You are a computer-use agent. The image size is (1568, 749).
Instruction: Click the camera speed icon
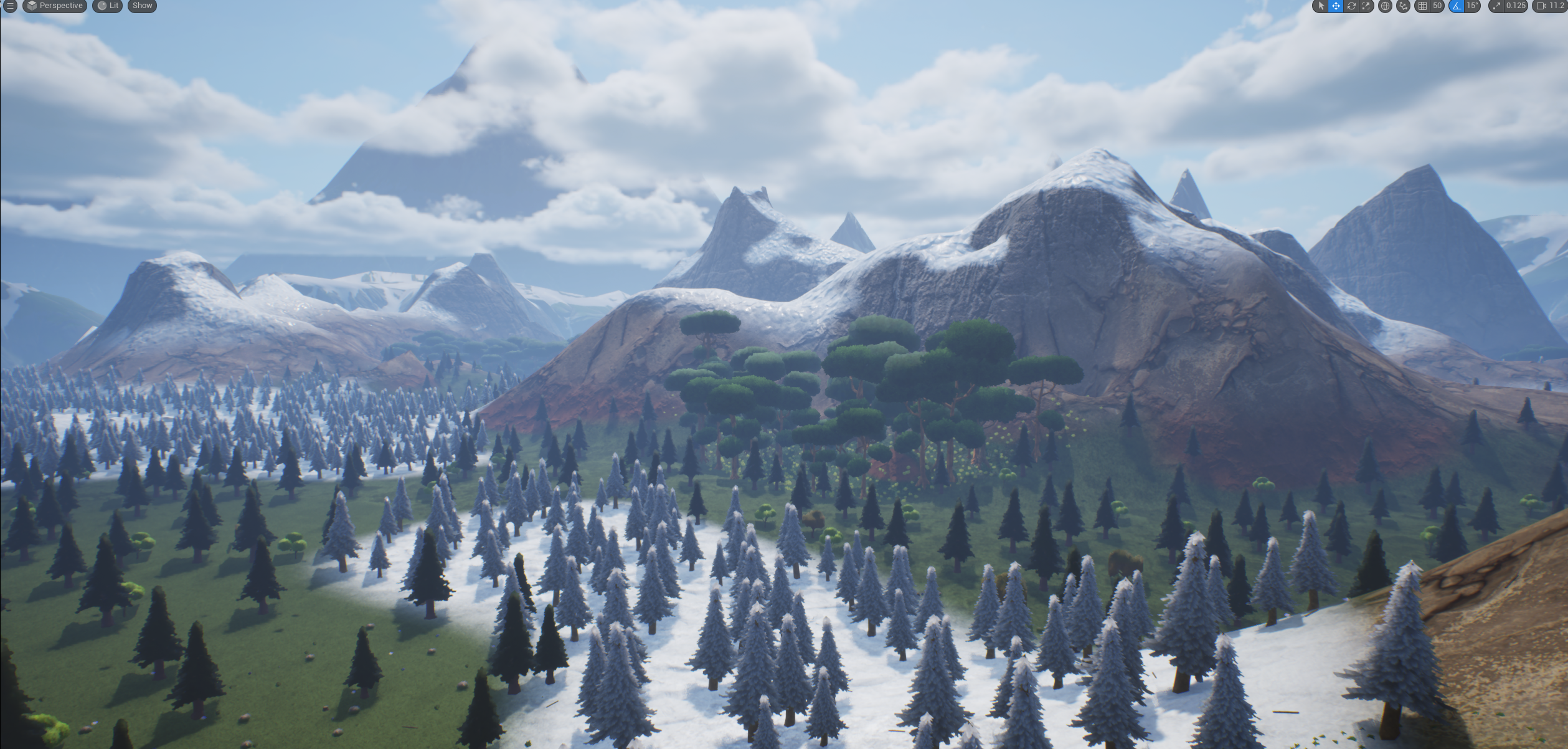1545,6
